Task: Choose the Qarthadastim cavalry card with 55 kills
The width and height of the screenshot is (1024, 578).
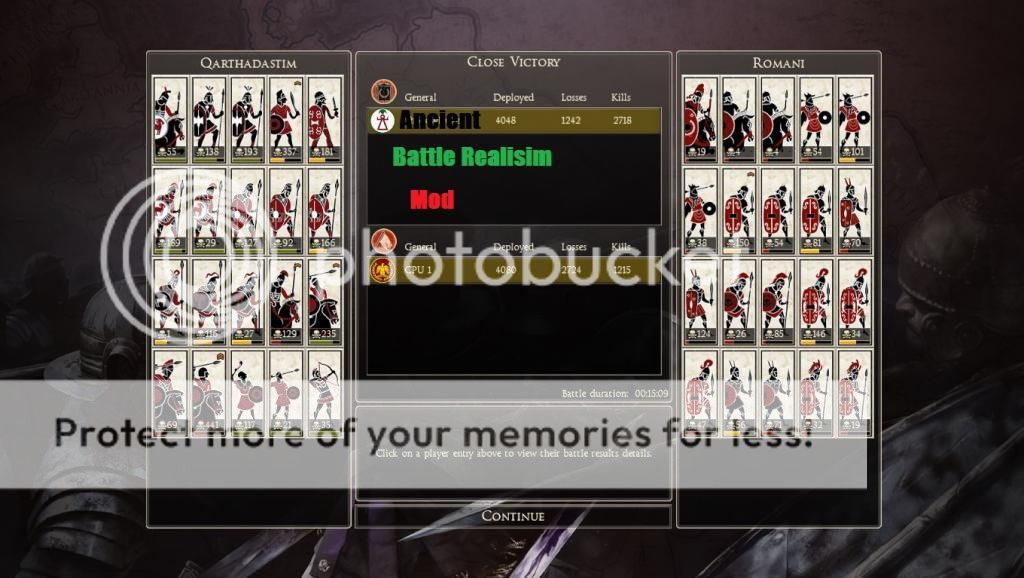Action: [x=170, y=118]
